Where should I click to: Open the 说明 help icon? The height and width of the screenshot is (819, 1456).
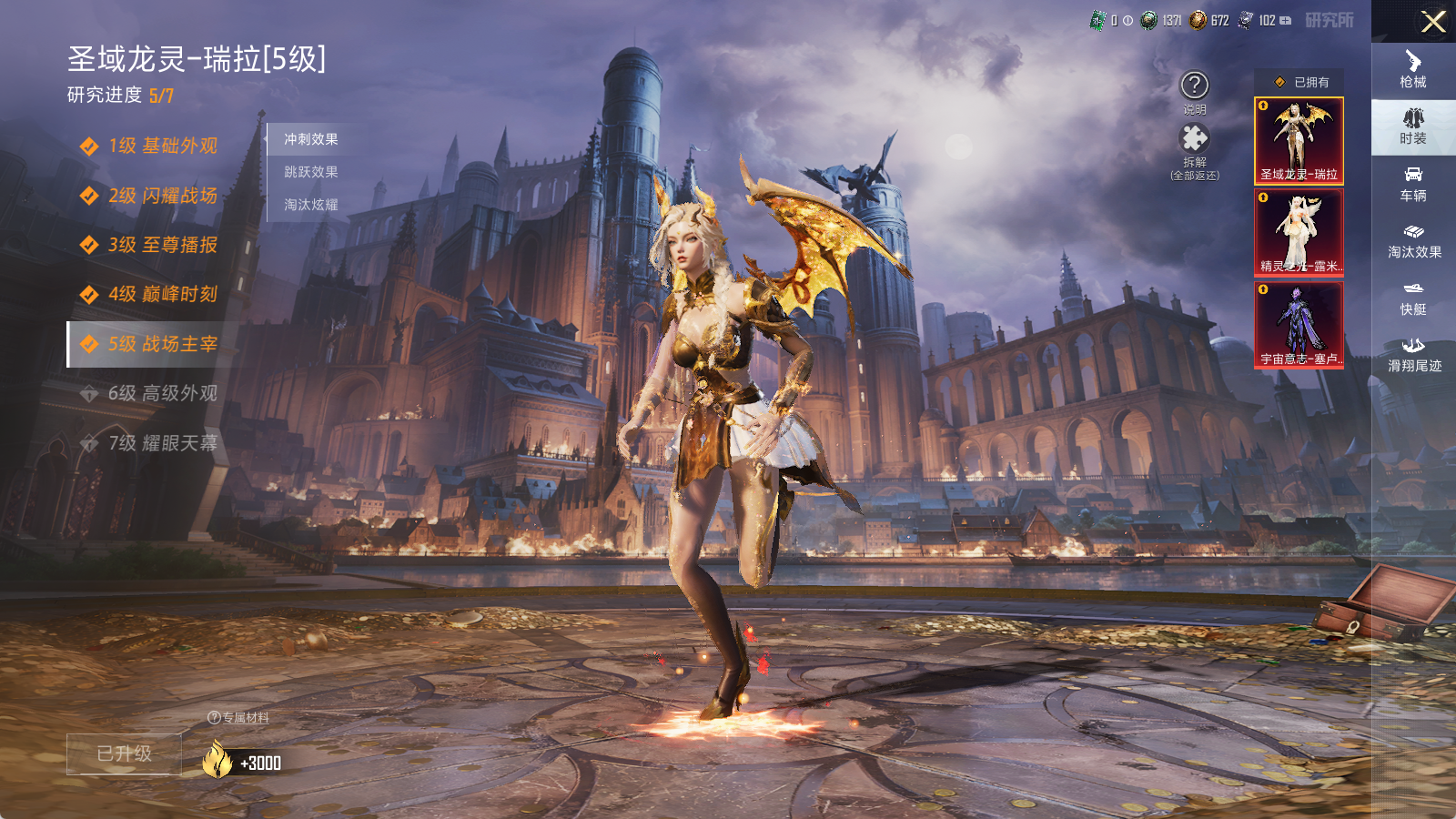(x=1194, y=86)
